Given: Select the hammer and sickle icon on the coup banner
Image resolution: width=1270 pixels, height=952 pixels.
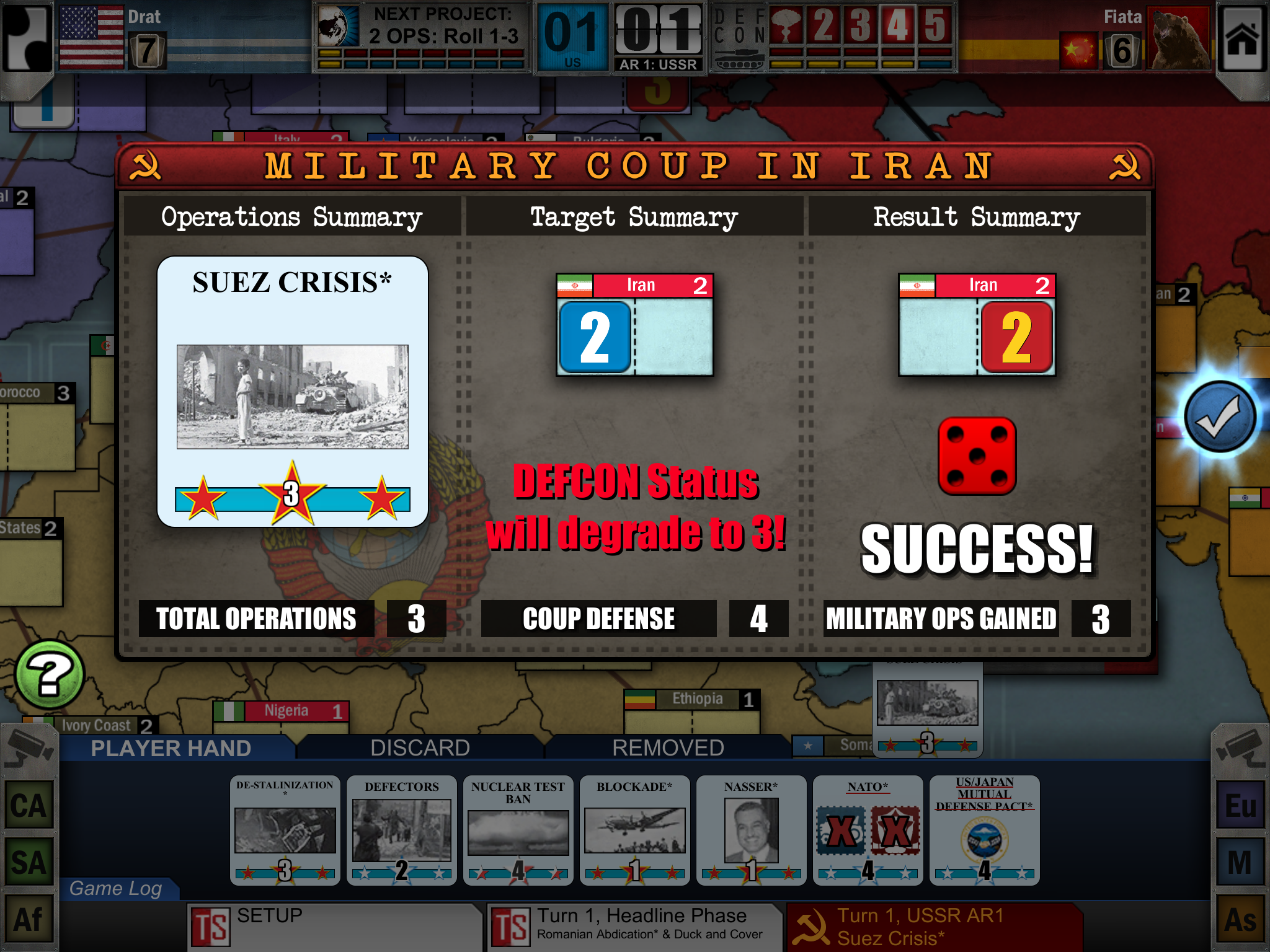Looking at the screenshot, I should point(146,166).
